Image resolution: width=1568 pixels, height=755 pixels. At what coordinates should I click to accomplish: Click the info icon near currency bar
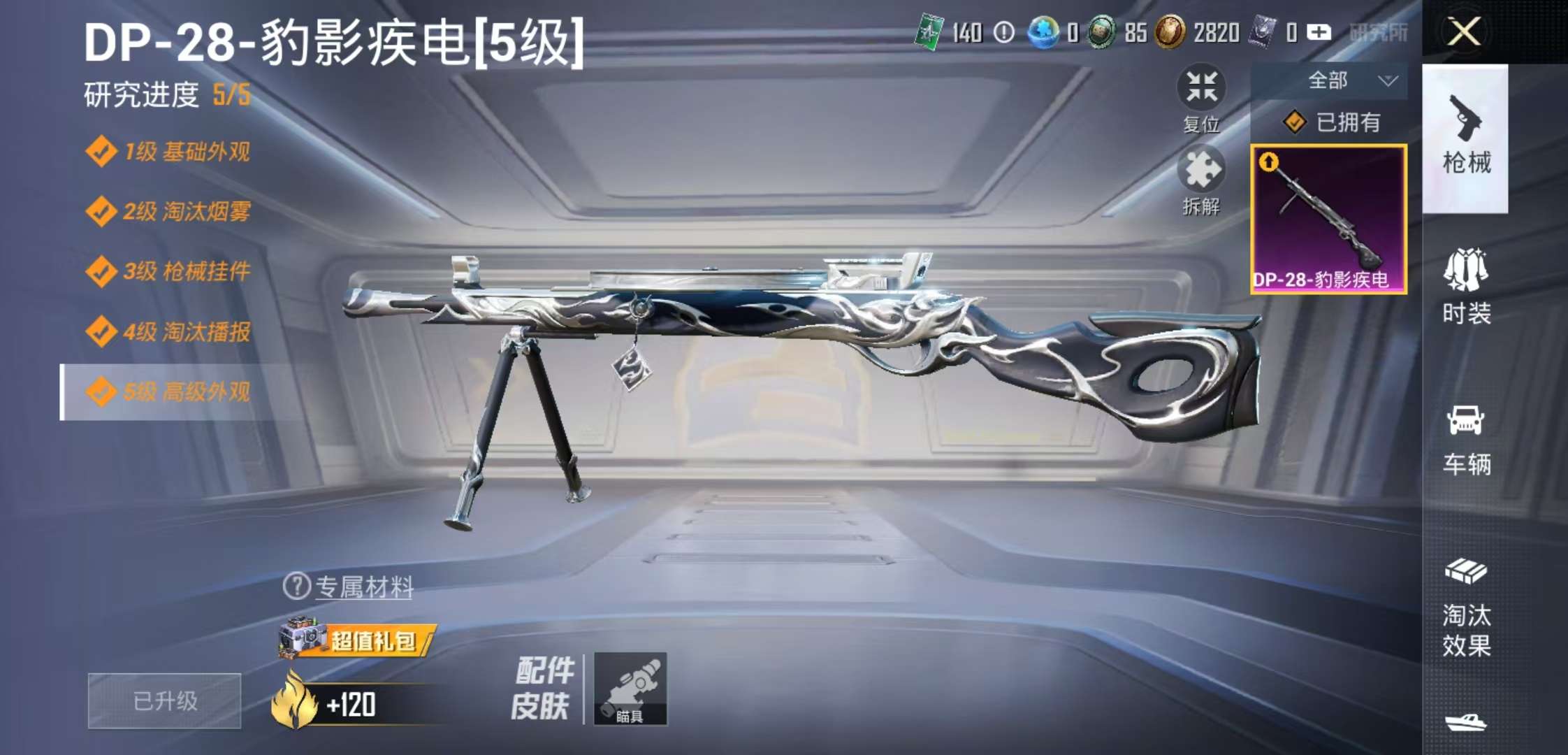point(1002,31)
